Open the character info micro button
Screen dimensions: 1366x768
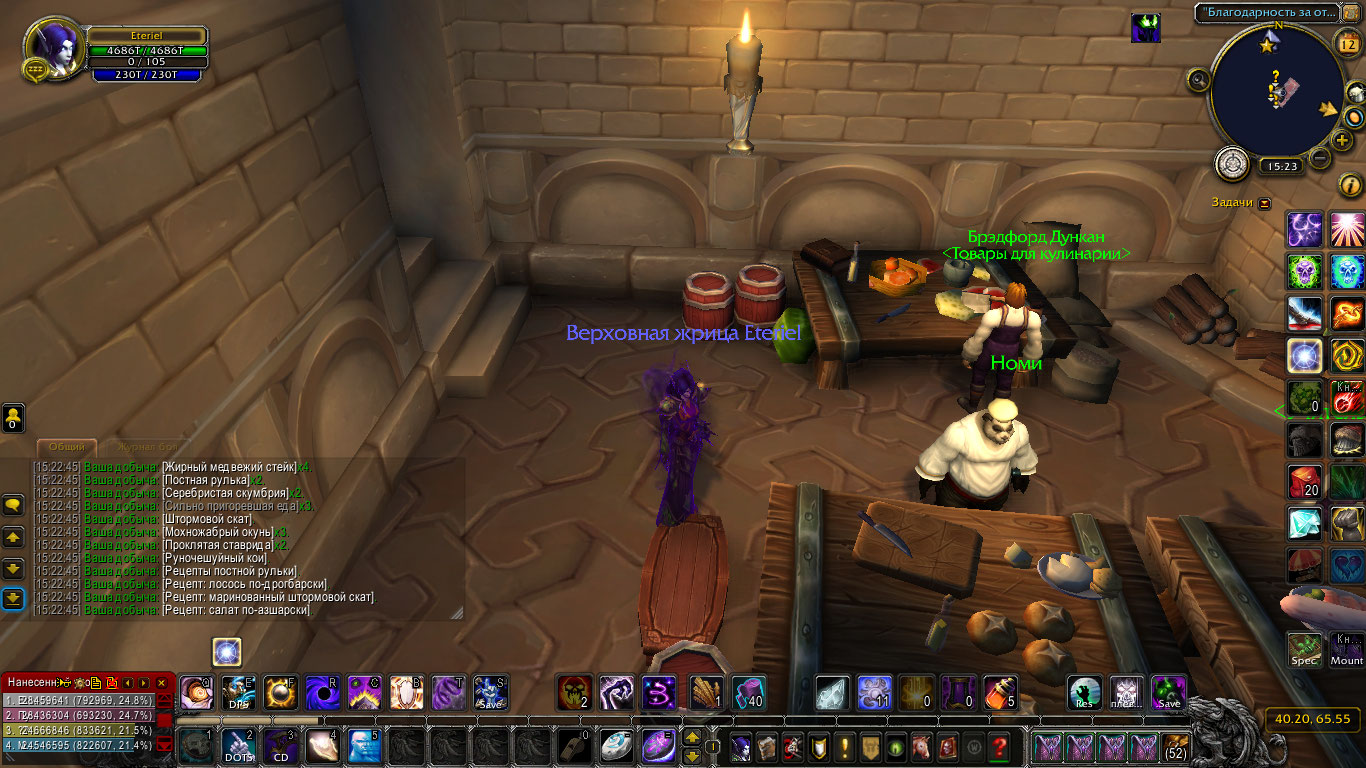[741, 746]
